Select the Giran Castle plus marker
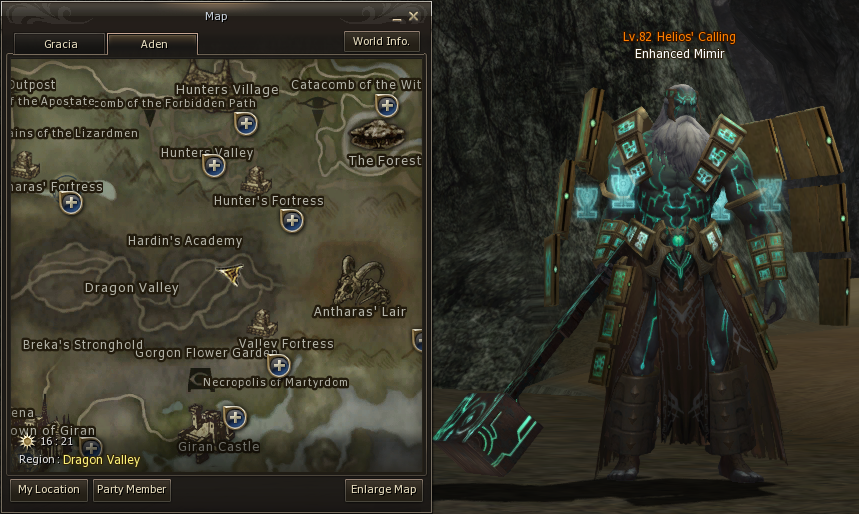The width and height of the screenshot is (859, 514). pyautogui.click(x=235, y=417)
